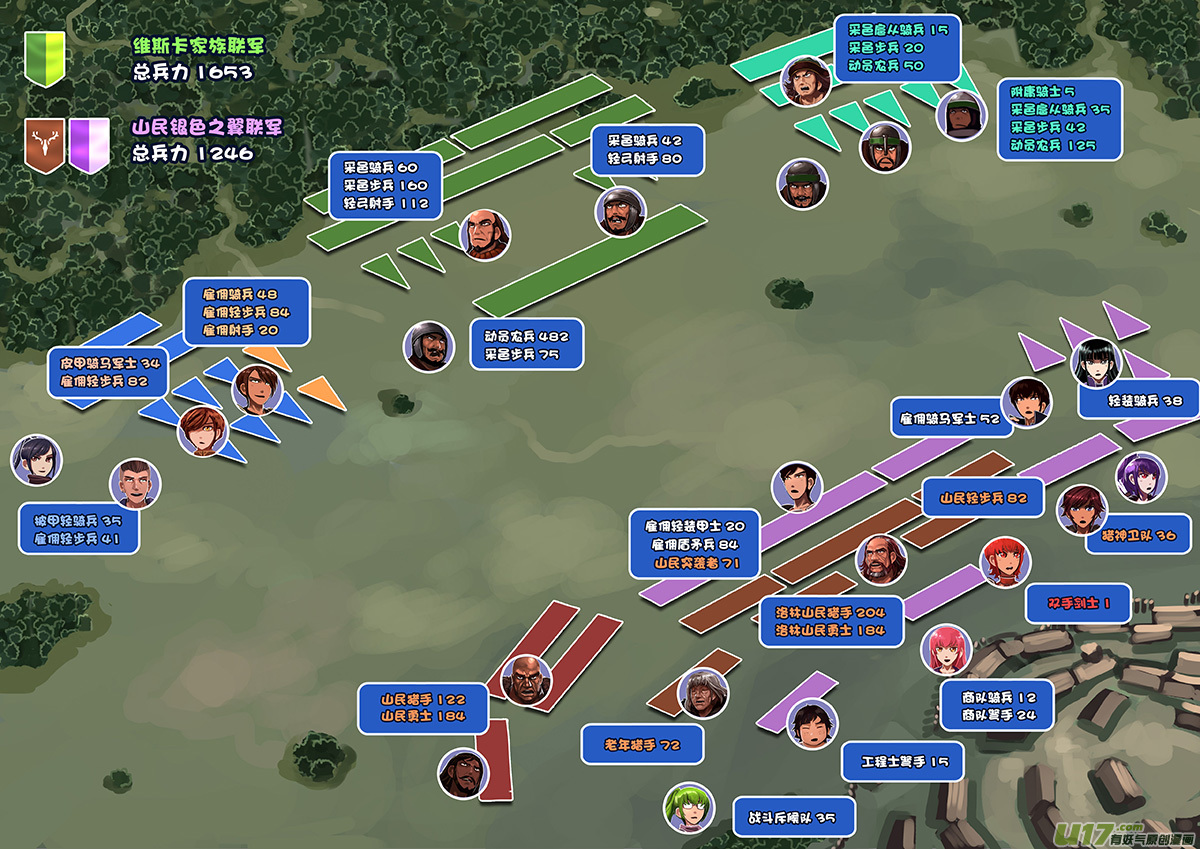Viewport: 1200px width, 849px height.
Task: Select the green-haired girl commander portrait
Action: (x=689, y=807)
